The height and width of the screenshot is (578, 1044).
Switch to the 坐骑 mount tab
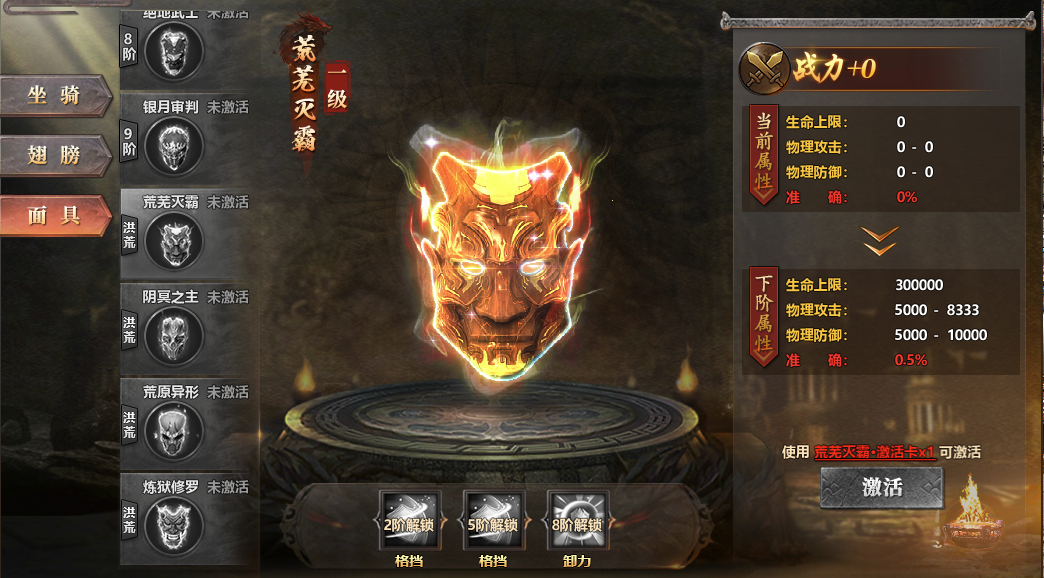pyautogui.click(x=55, y=96)
